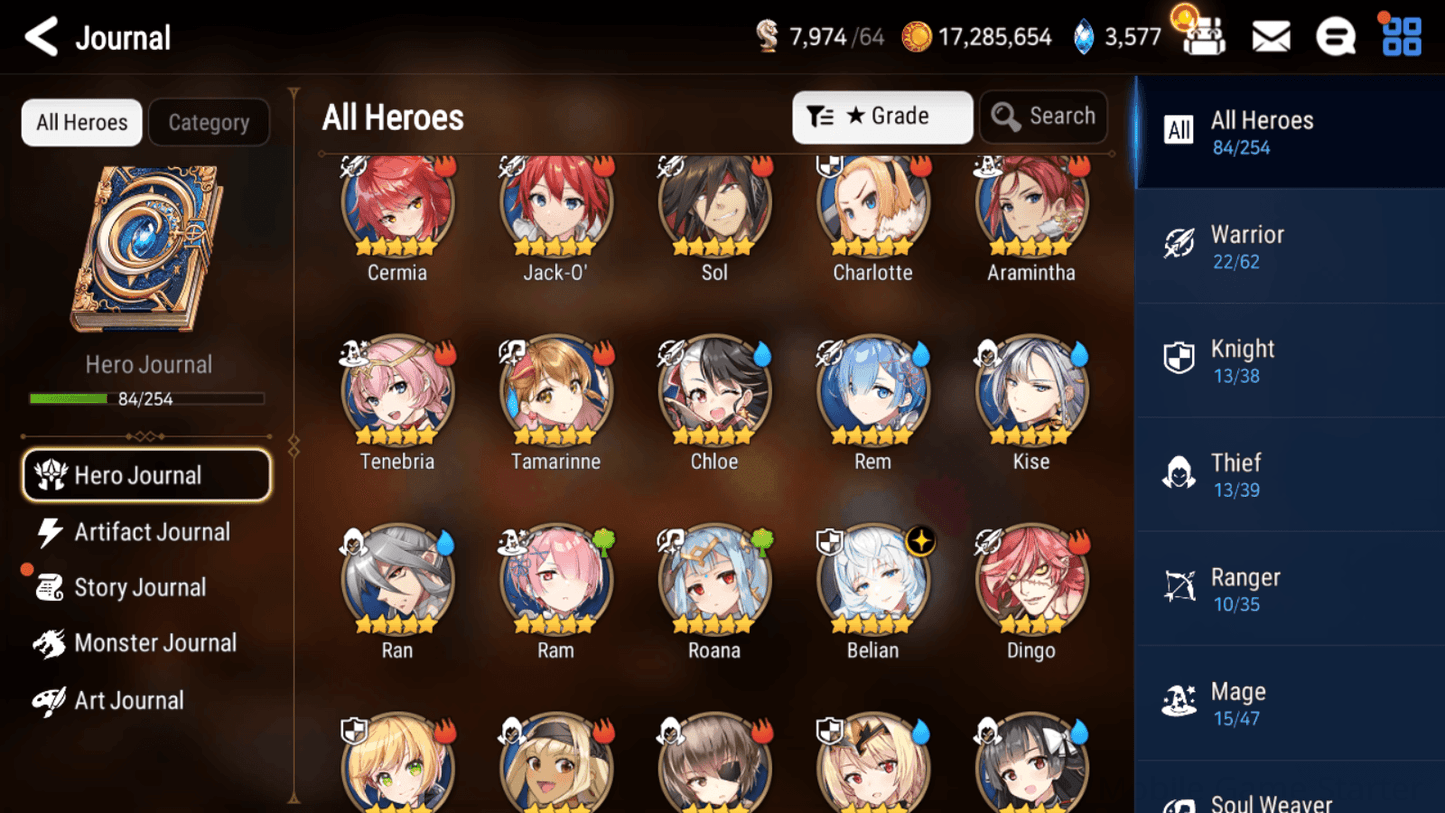Toggle Hero Journal selection
The height and width of the screenshot is (813, 1445).
pos(146,475)
